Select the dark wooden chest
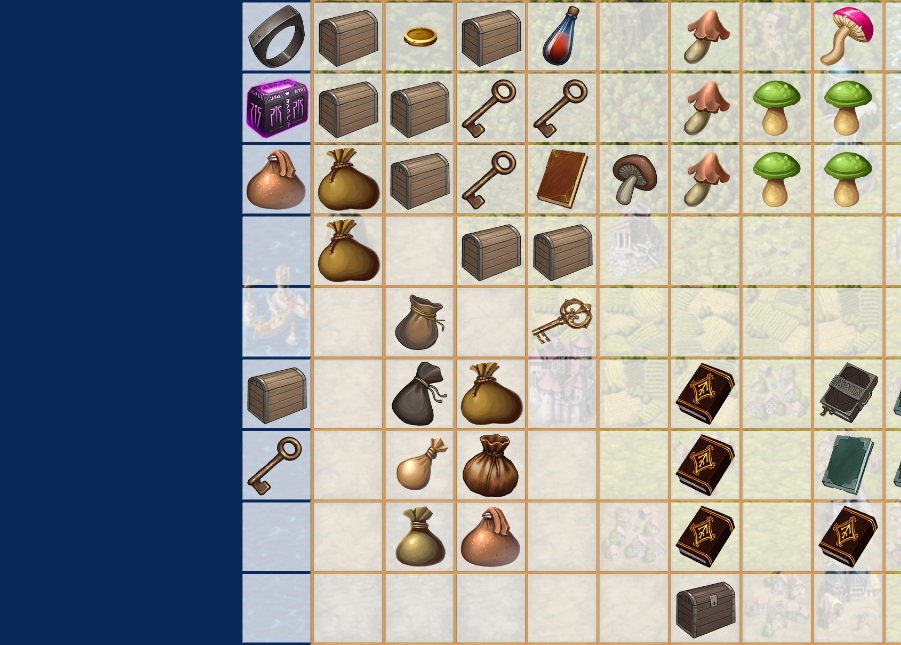Screen dimensions: 901x645 [x=705, y=608]
